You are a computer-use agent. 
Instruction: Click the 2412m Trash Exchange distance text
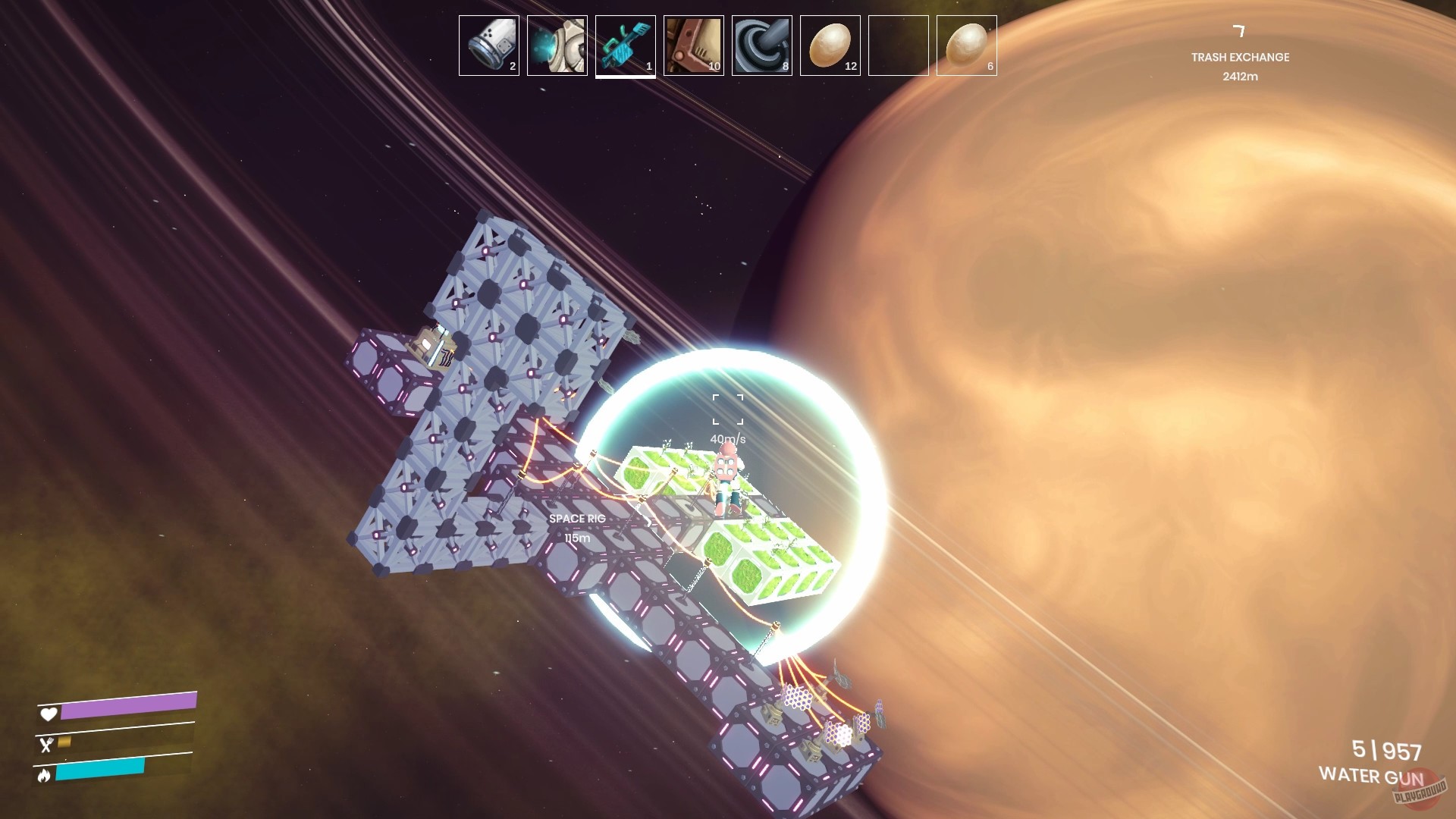pos(1240,76)
